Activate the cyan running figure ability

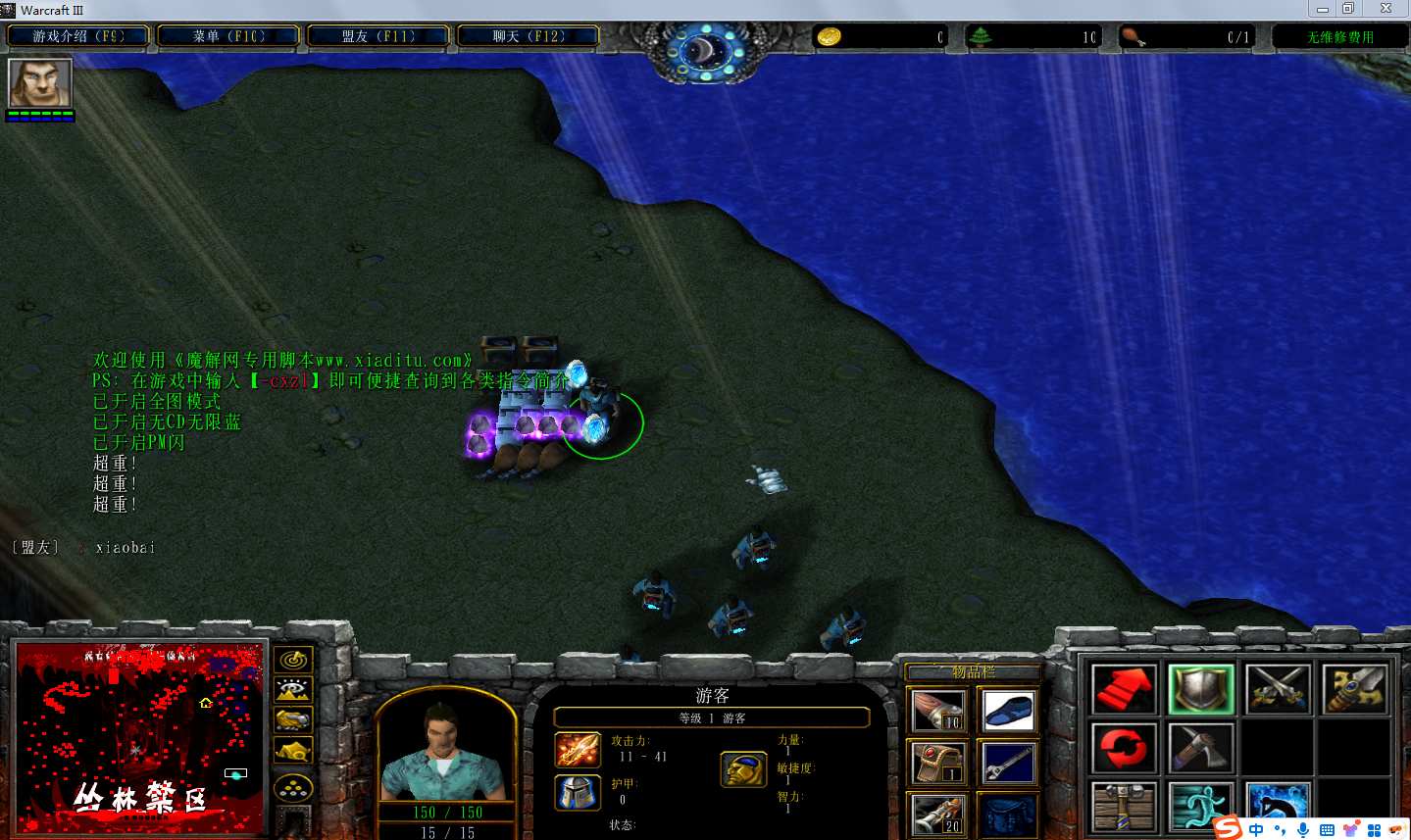point(1201,806)
